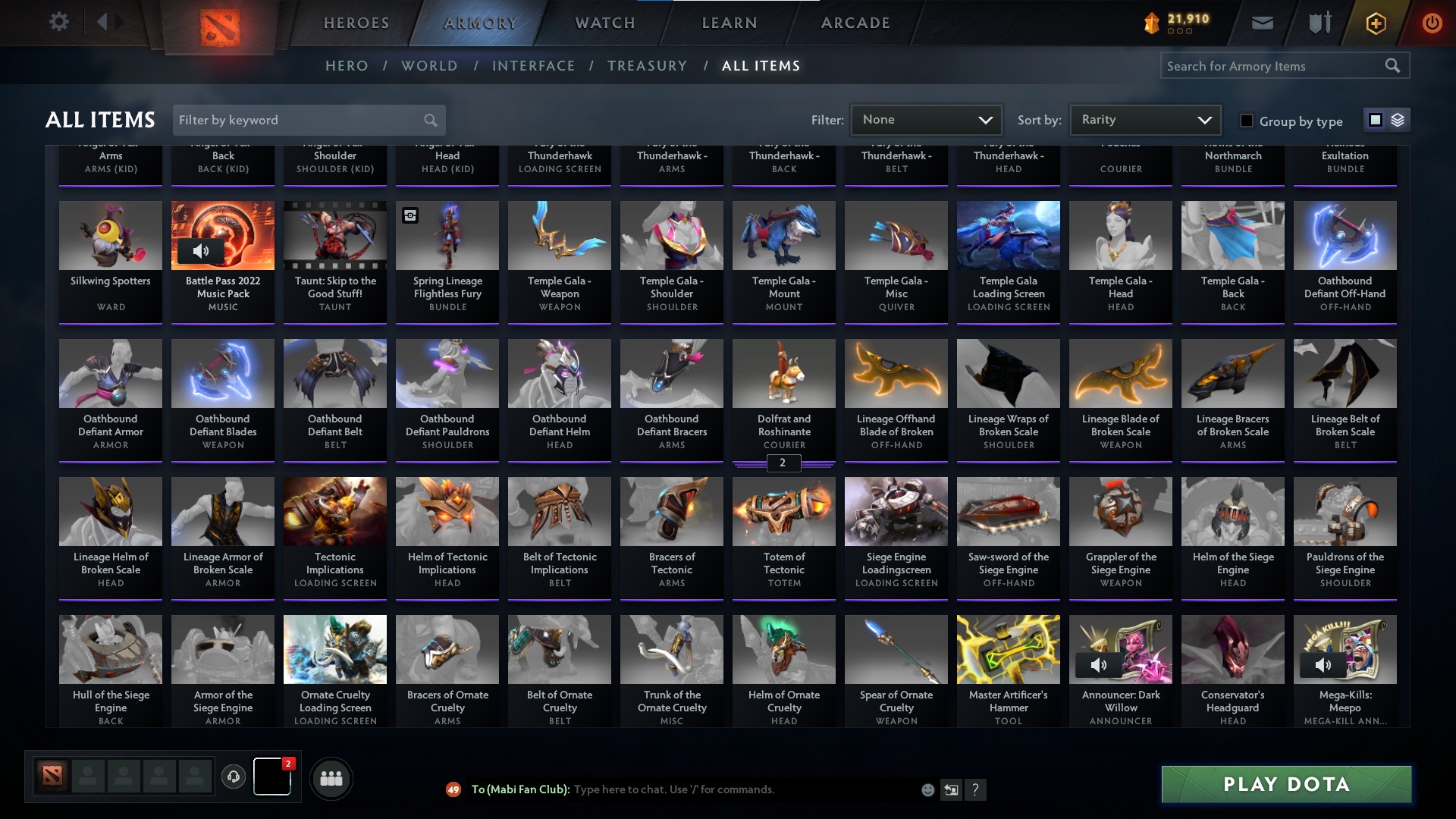
Task: Open the TREASURY section
Action: 647,66
